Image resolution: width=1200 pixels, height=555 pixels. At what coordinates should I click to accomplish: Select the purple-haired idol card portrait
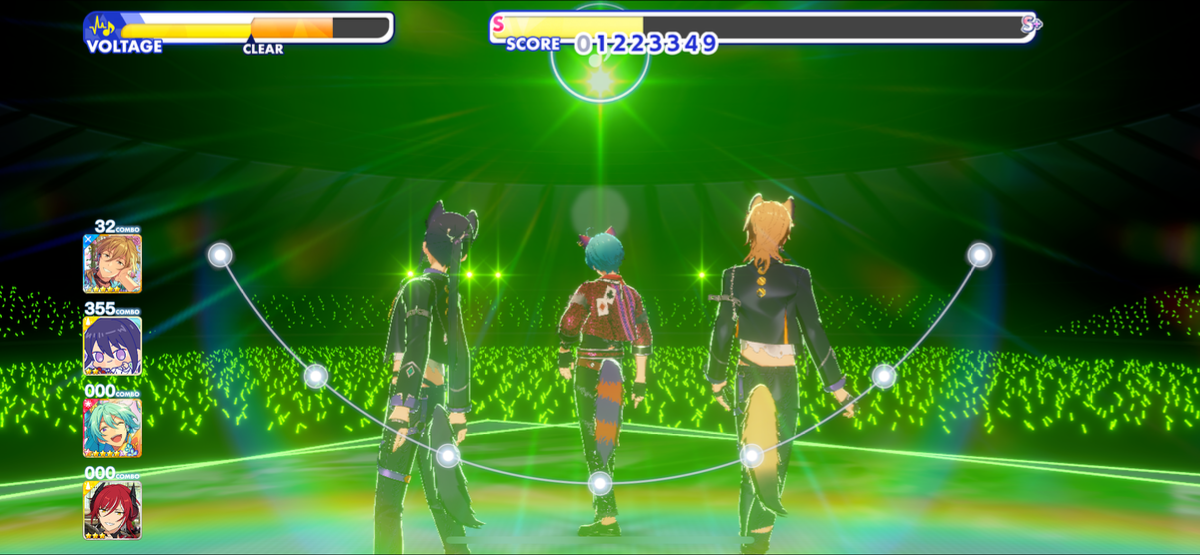(112, 346)
